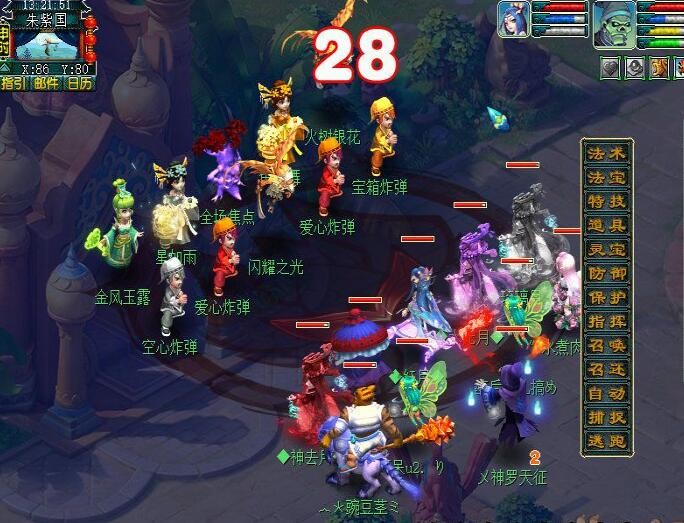Choose the 特技 special skill command
This screenshot has height=523, width=684.
607,202
